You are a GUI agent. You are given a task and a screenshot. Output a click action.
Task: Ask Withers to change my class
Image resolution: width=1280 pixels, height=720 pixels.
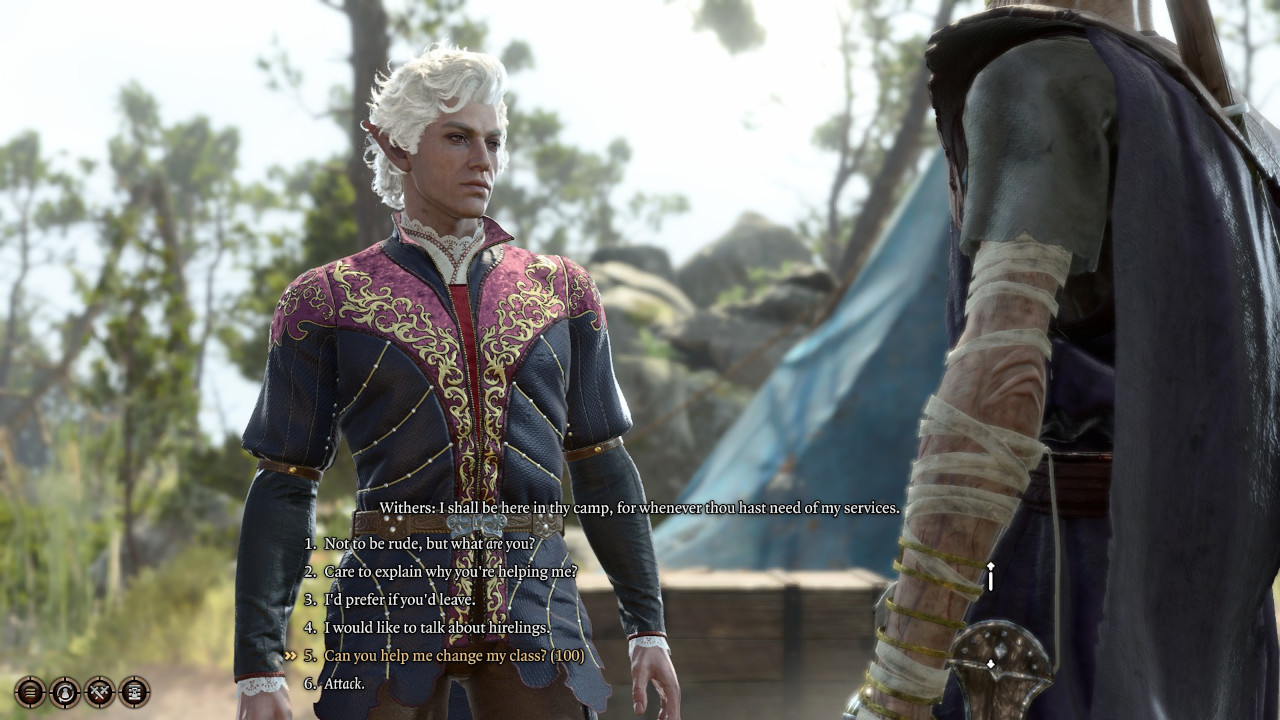click(x=453, y=656)
